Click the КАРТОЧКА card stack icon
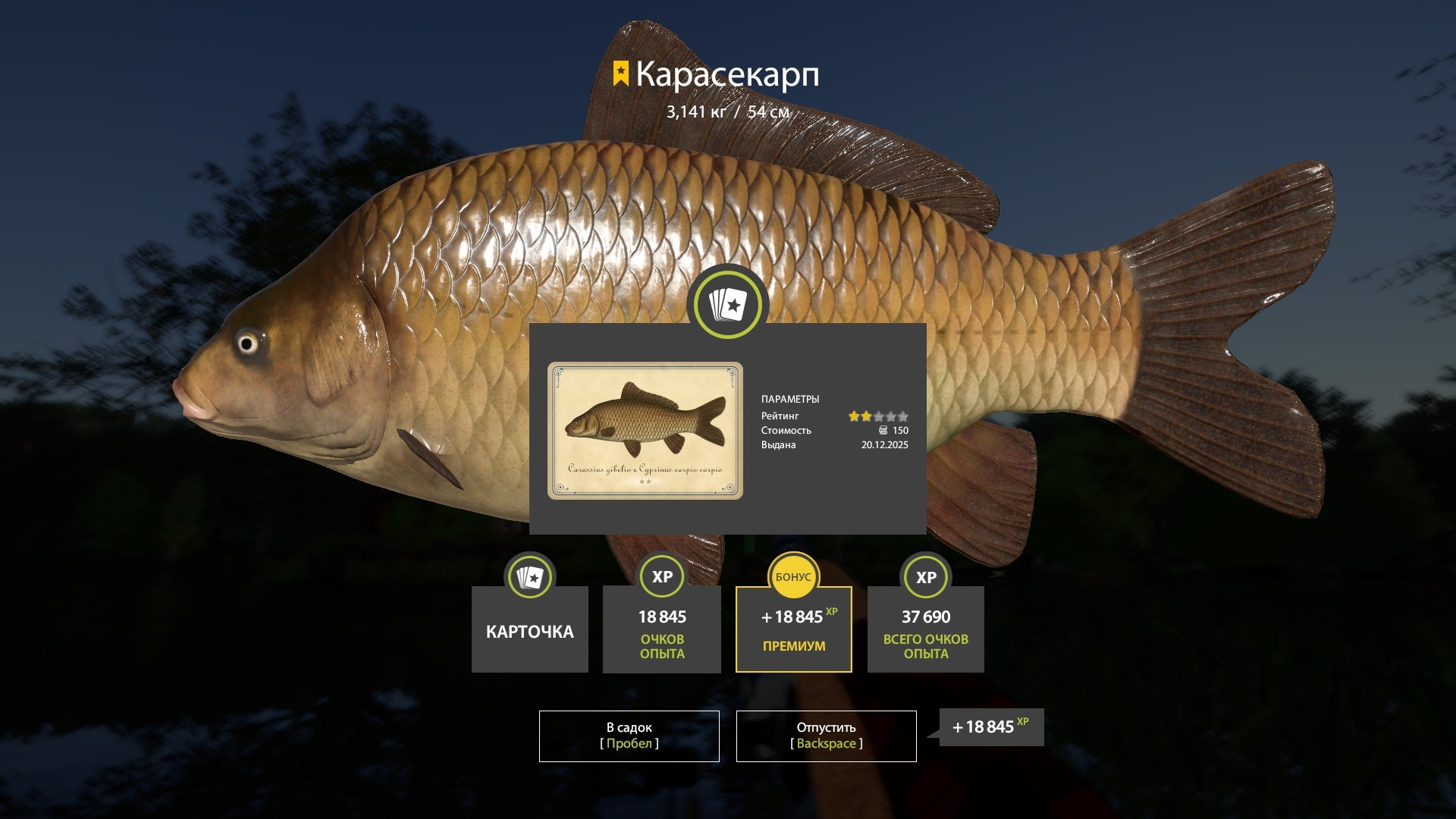This screenshot has height=819, width=1456. pos(529,576)
